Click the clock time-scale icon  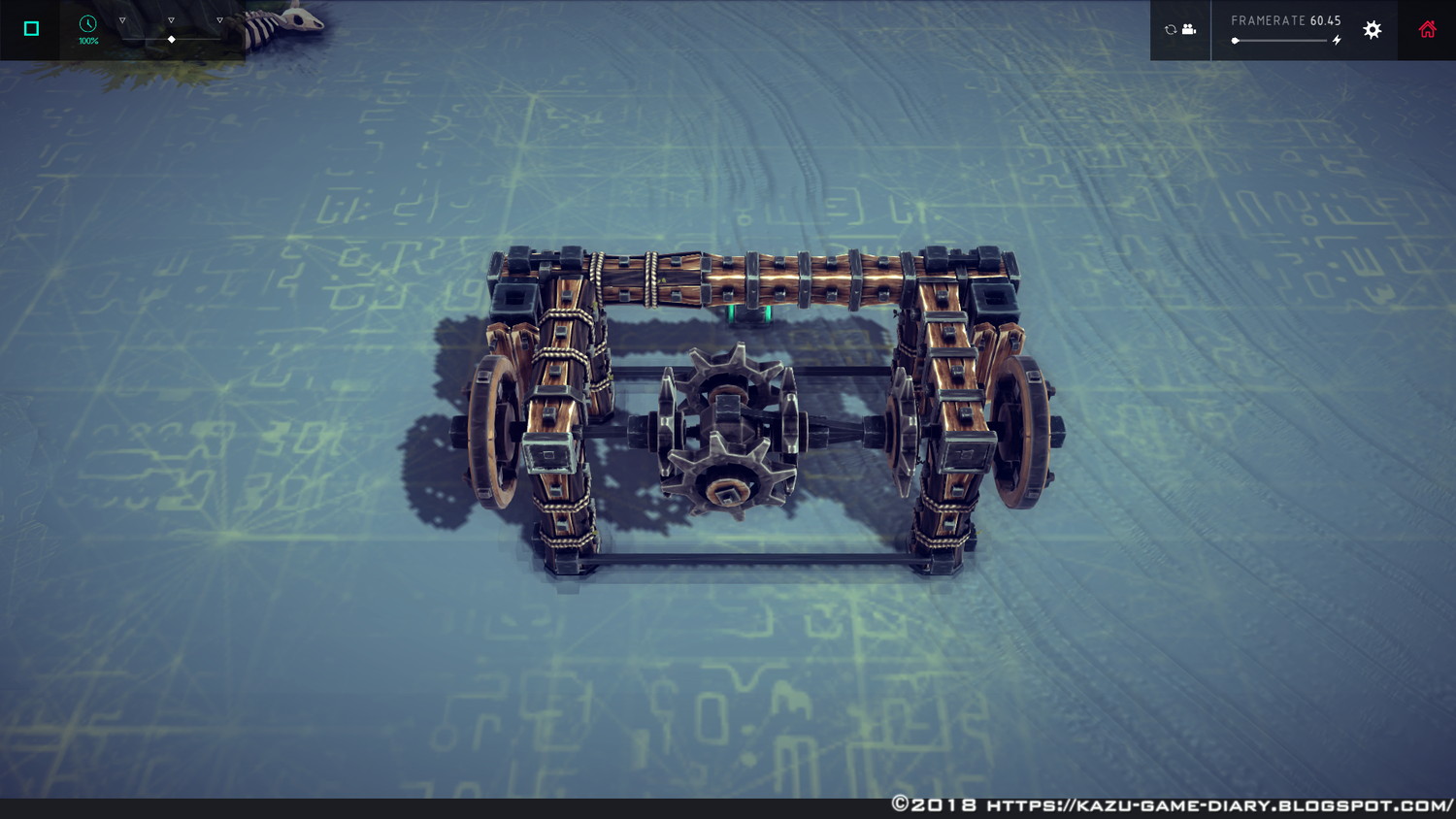[88, 24]
